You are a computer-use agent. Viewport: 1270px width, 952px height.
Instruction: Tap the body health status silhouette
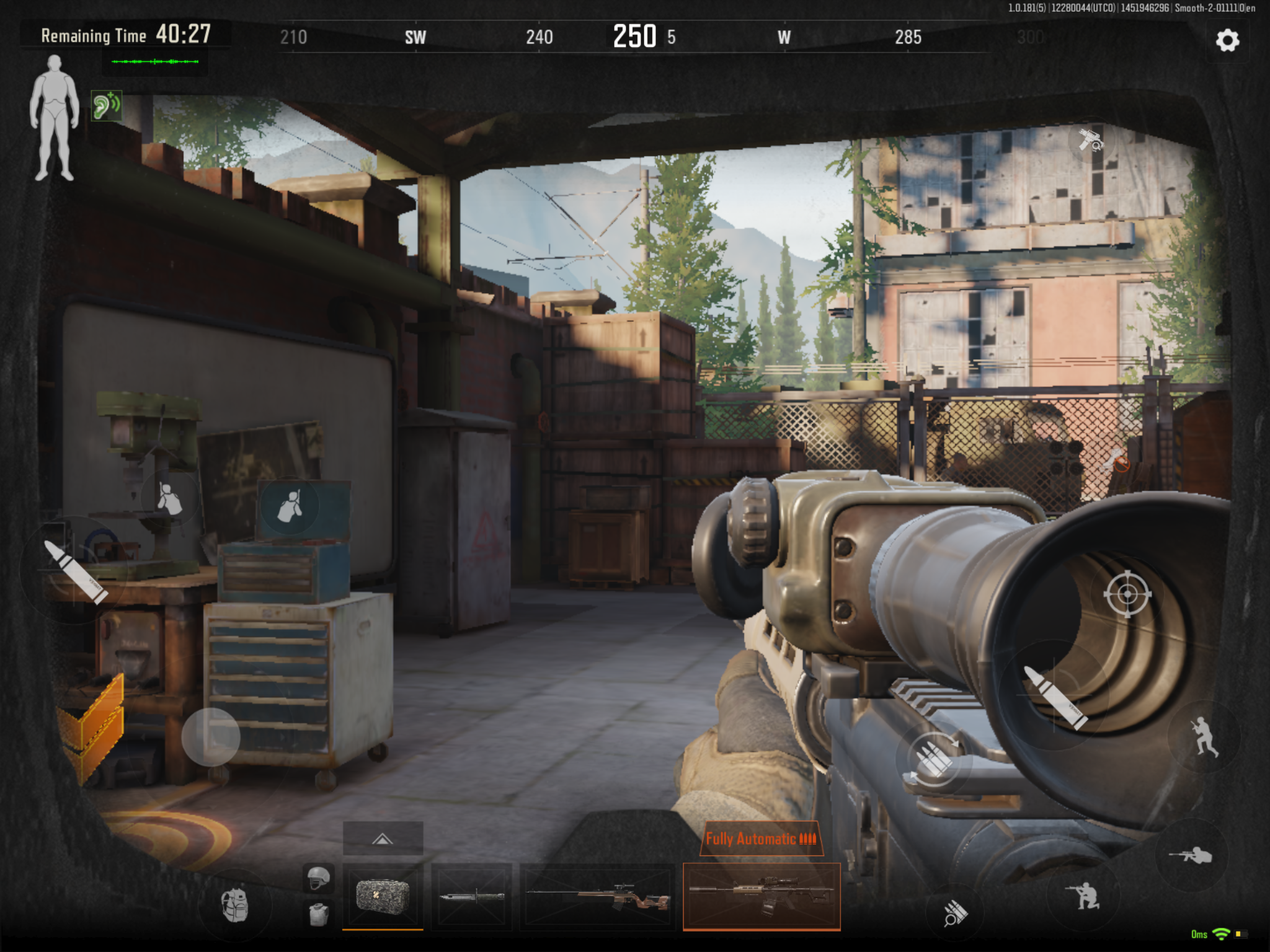pyautogui.click(x=55, y=118)
